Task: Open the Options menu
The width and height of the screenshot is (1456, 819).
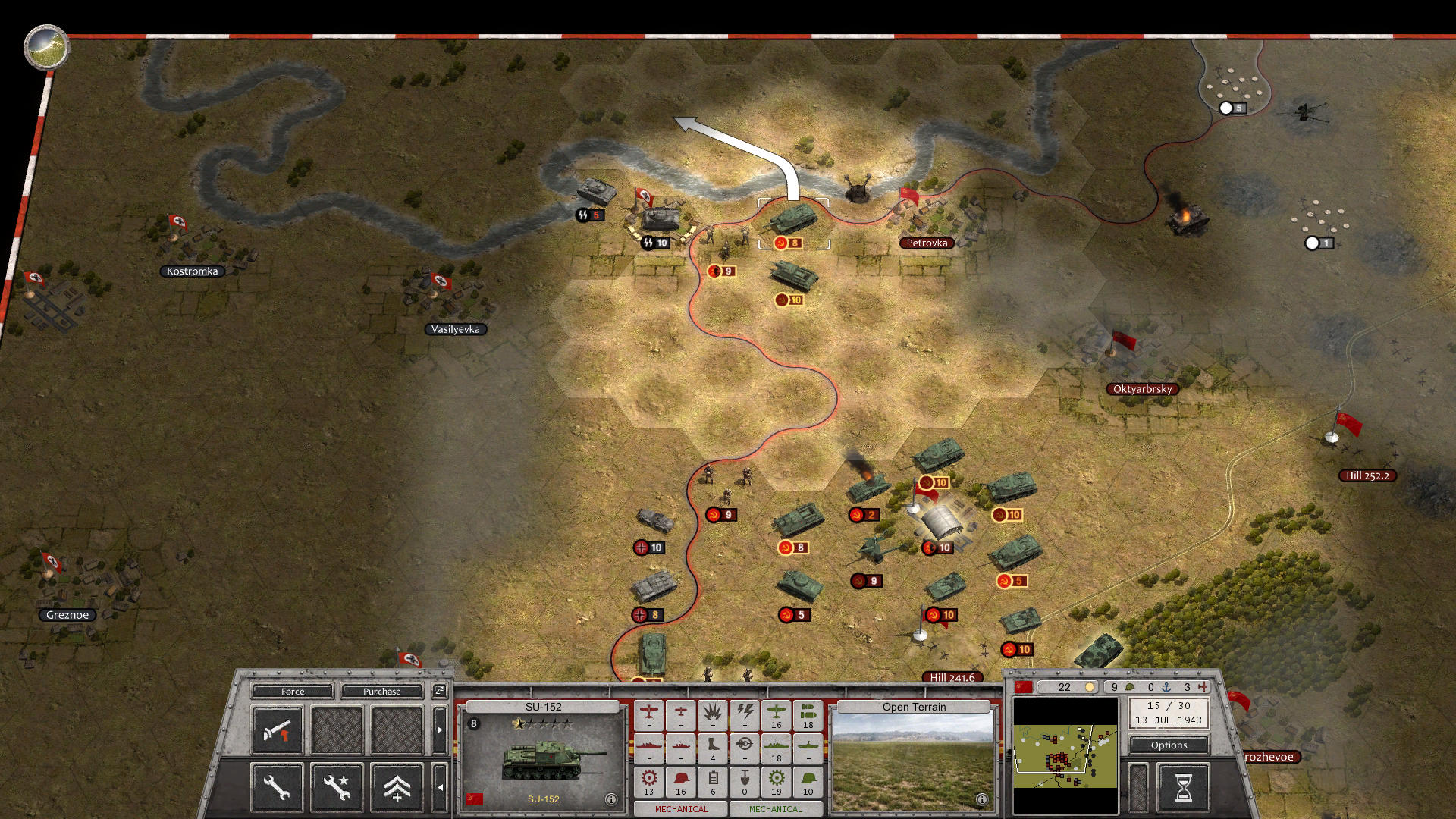Action: [1169, 745]
